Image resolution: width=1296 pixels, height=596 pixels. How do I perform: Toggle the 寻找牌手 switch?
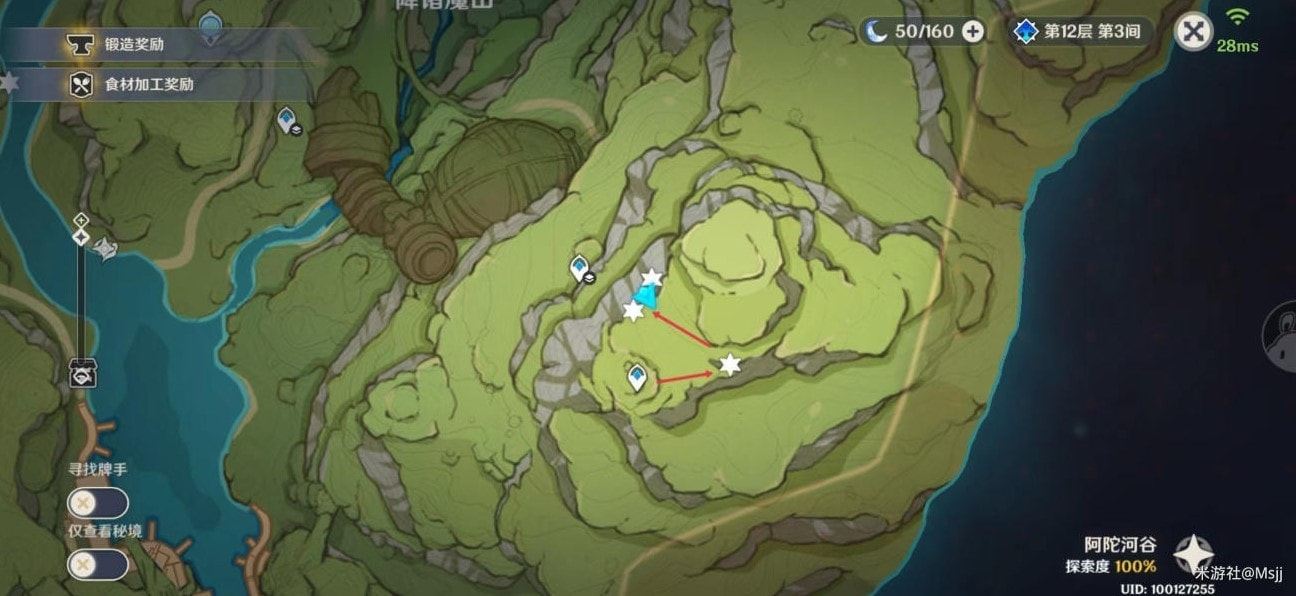(x=97, y=503)
